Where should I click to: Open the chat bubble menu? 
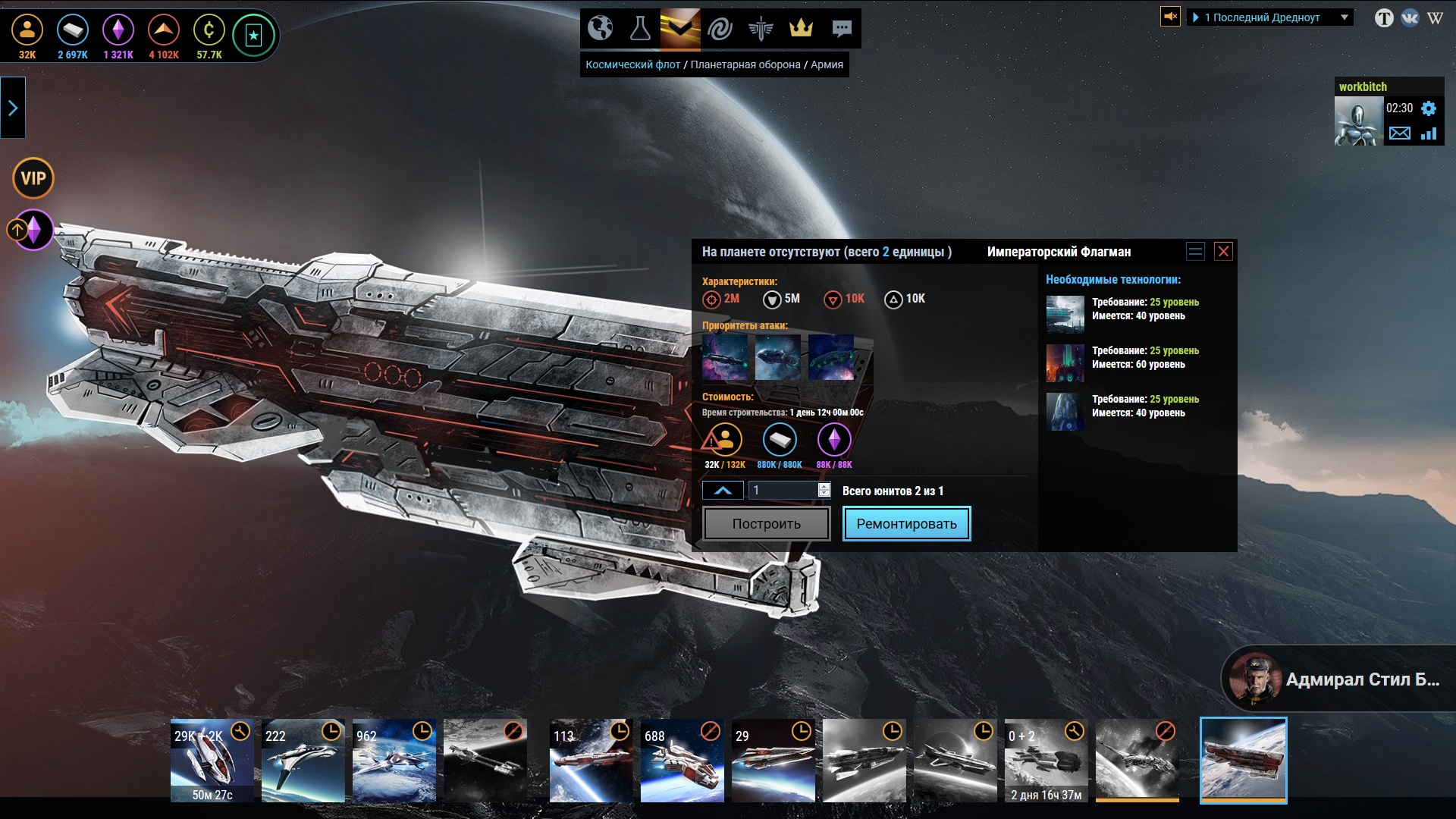click(841, 28)
